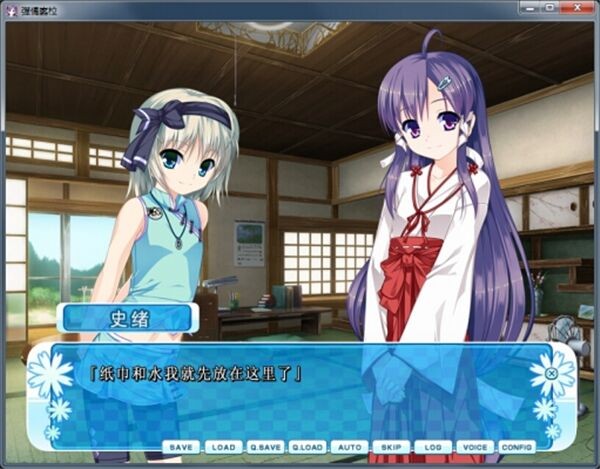Click the SAVE button
The height and width of the screenshot is (469, 600).
[182, 447]
